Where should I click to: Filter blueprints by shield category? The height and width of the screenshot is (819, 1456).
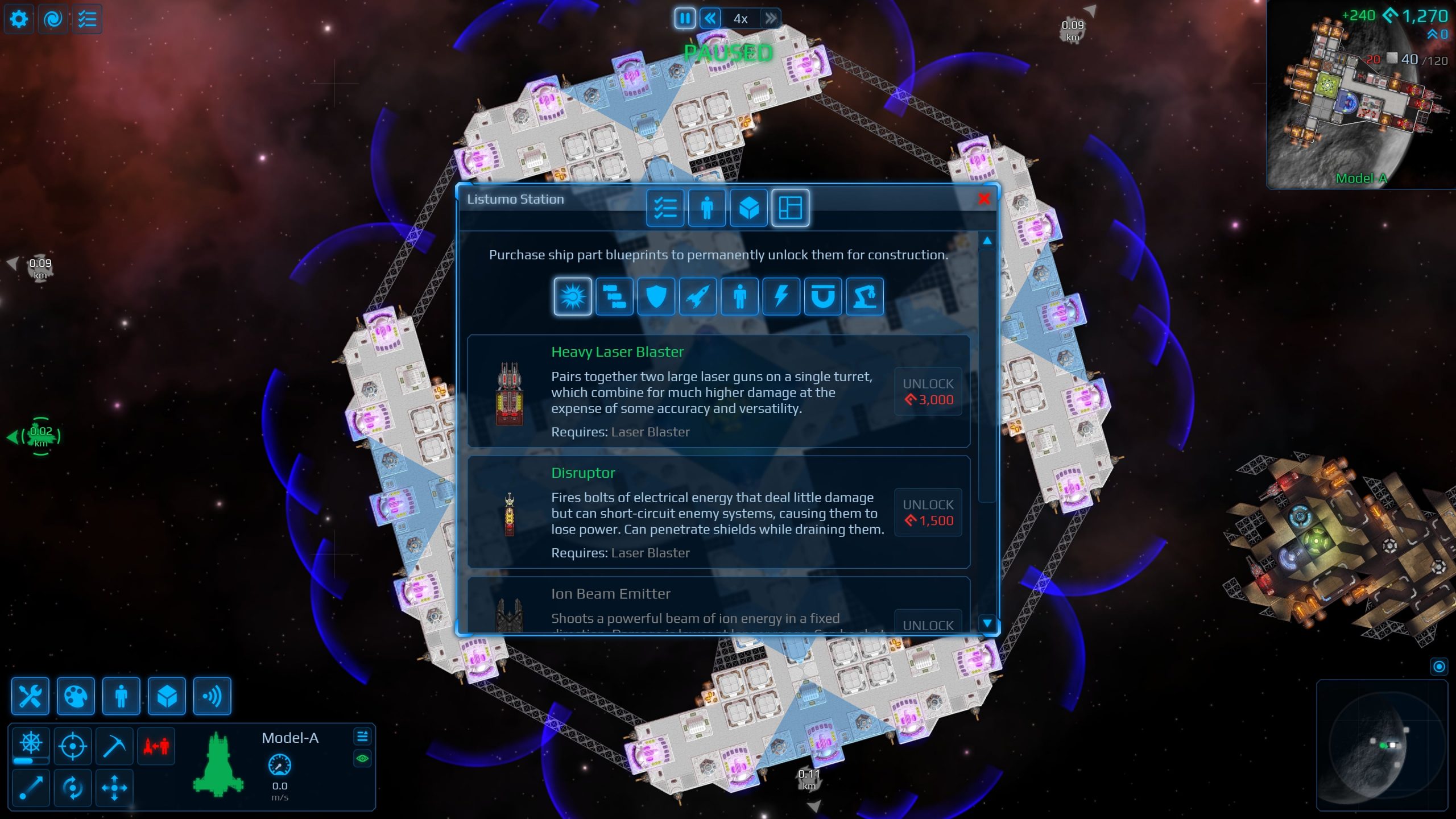[x=656, y=296]
